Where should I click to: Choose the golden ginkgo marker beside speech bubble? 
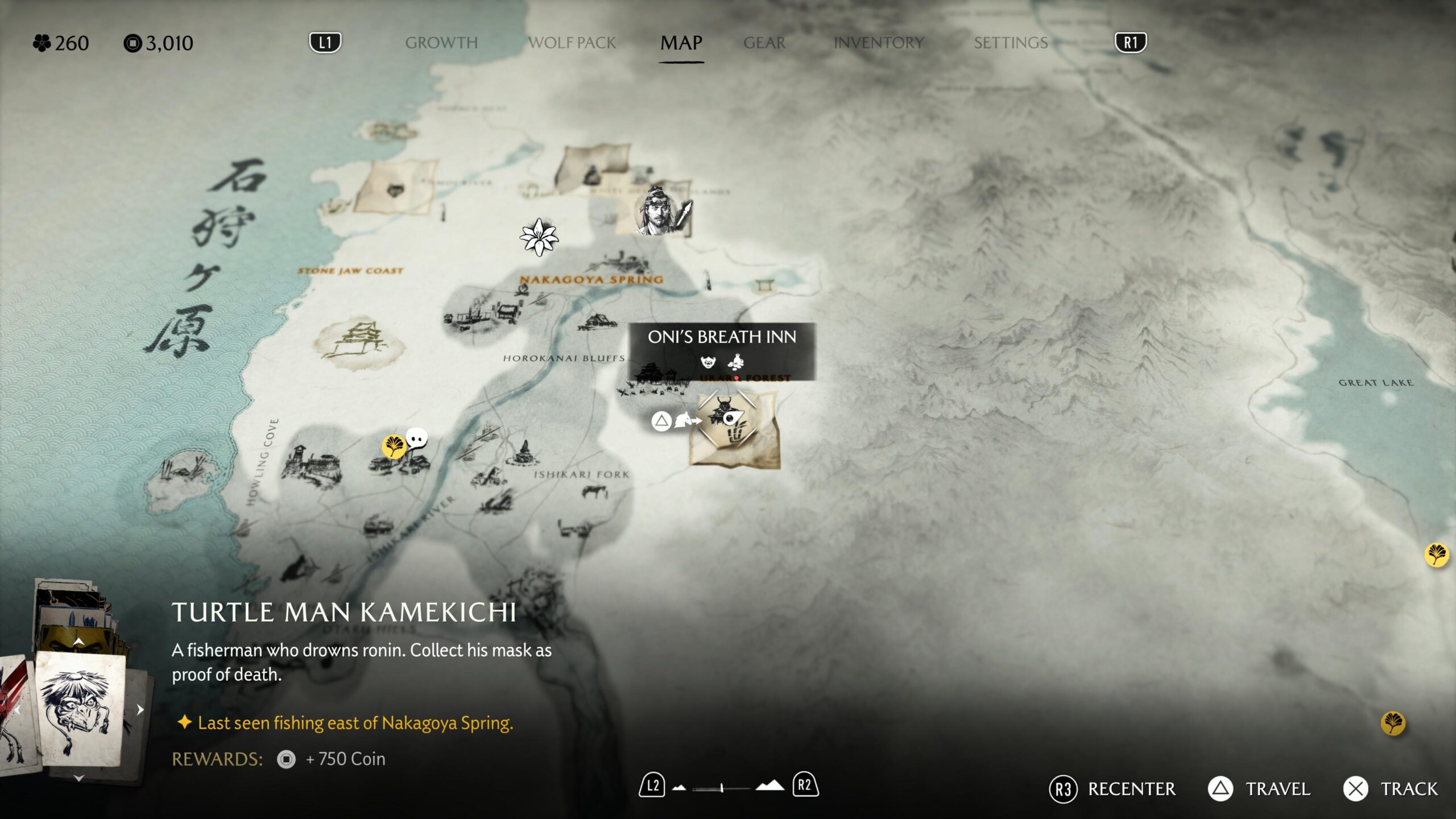[394, 445]
